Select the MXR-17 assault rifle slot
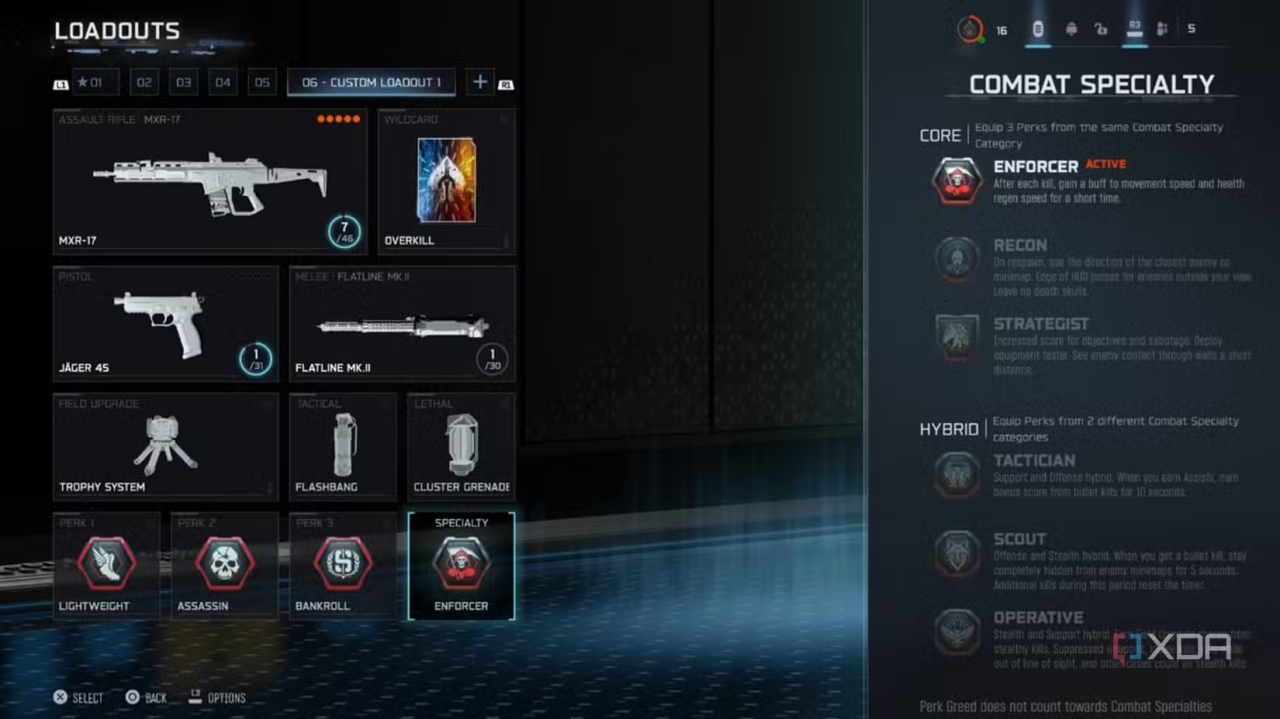1280x719 pixels. pyautogui.click(x=210, y=181)
